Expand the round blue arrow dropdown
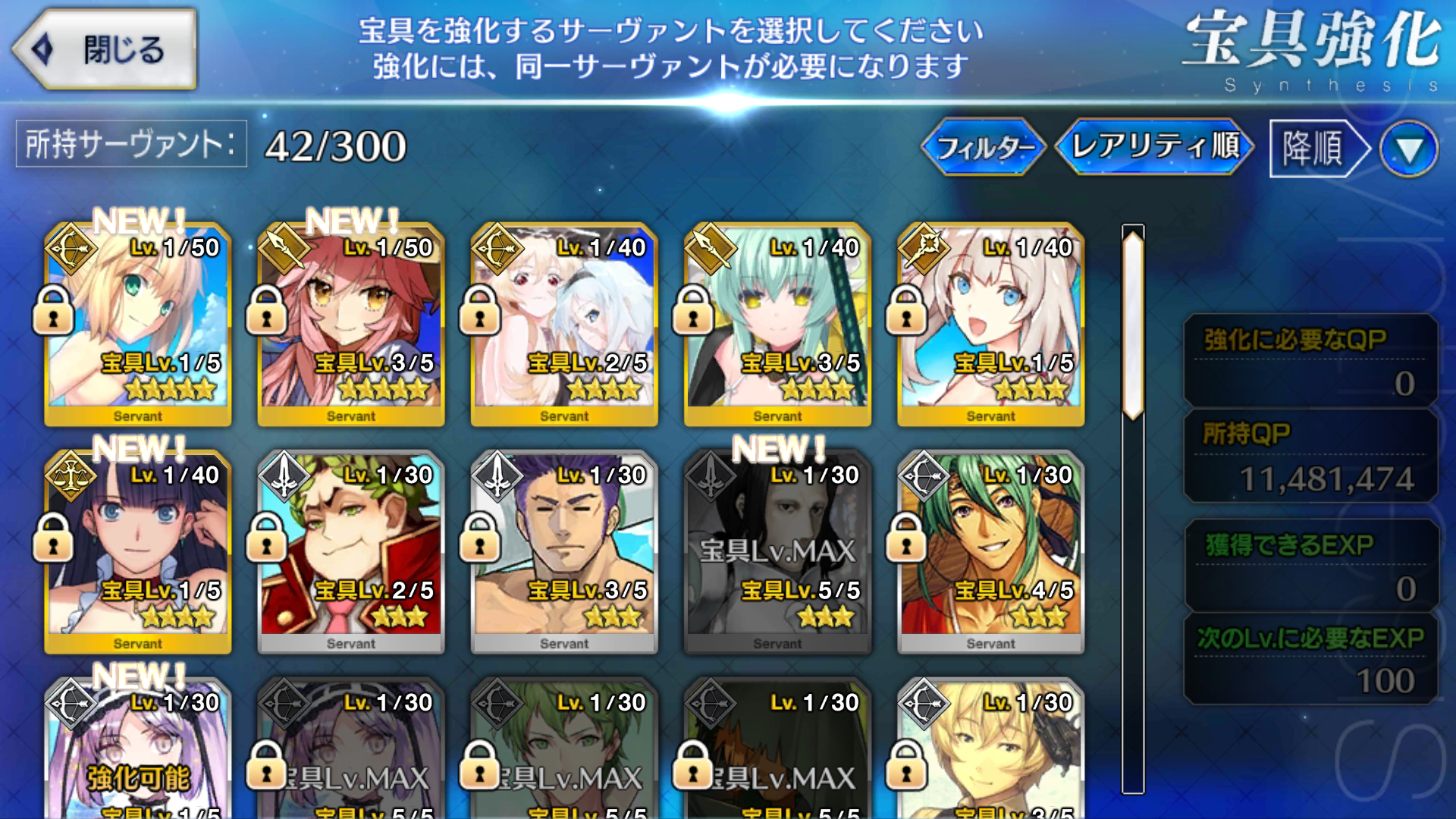The width and height of the screenshot is (1456, 819). coord(1409,149)
